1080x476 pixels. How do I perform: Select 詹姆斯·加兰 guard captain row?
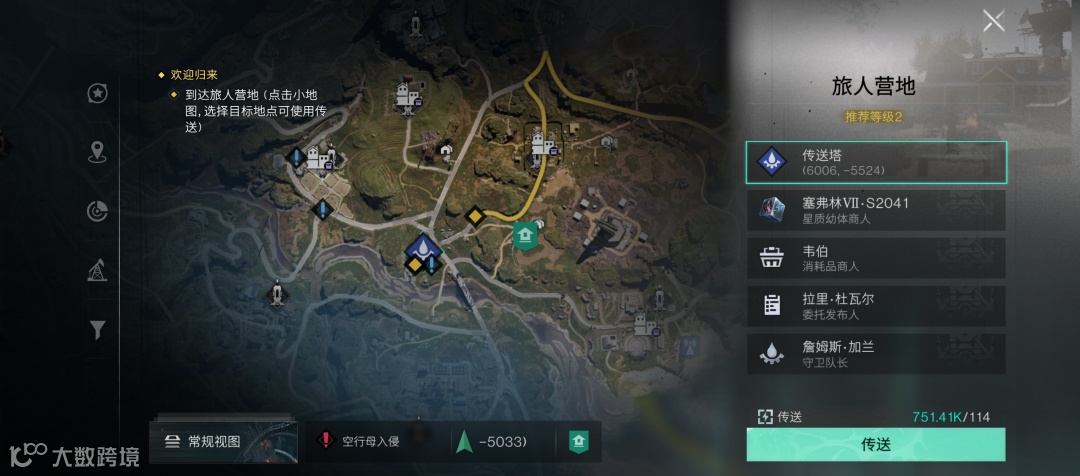point(876,354)
